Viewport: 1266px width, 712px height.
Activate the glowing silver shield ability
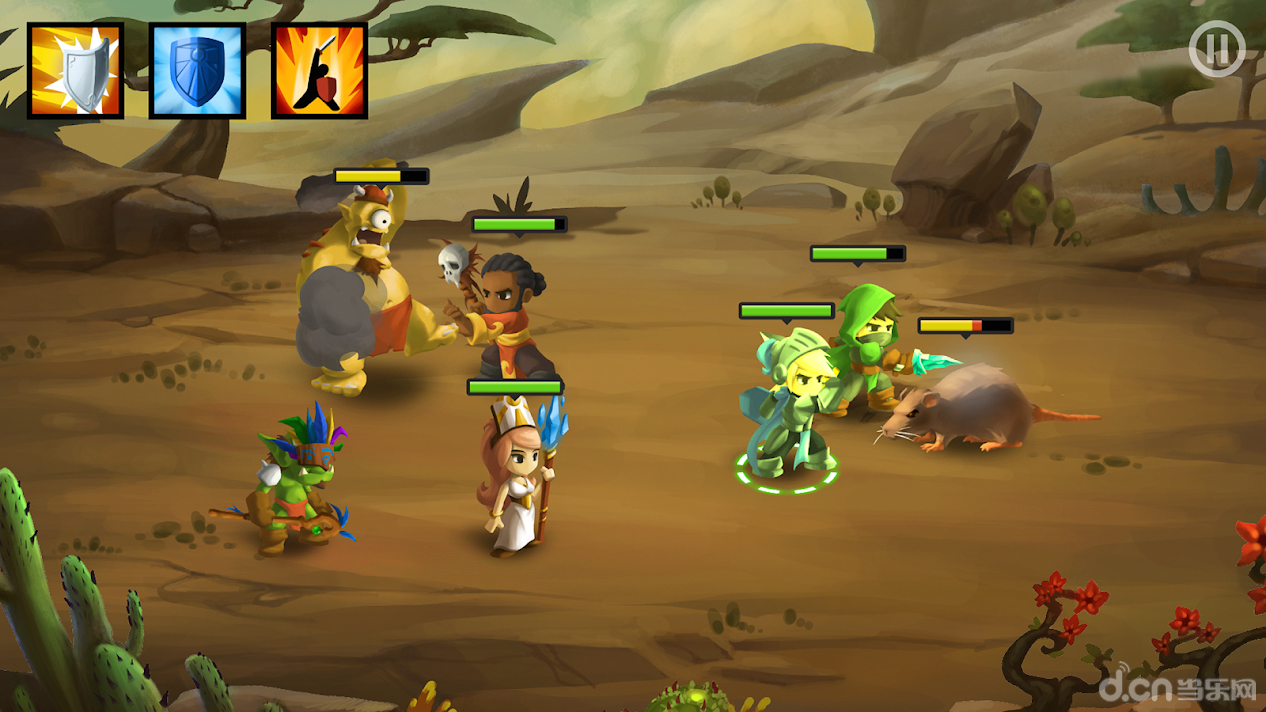[x=75, y=71]
